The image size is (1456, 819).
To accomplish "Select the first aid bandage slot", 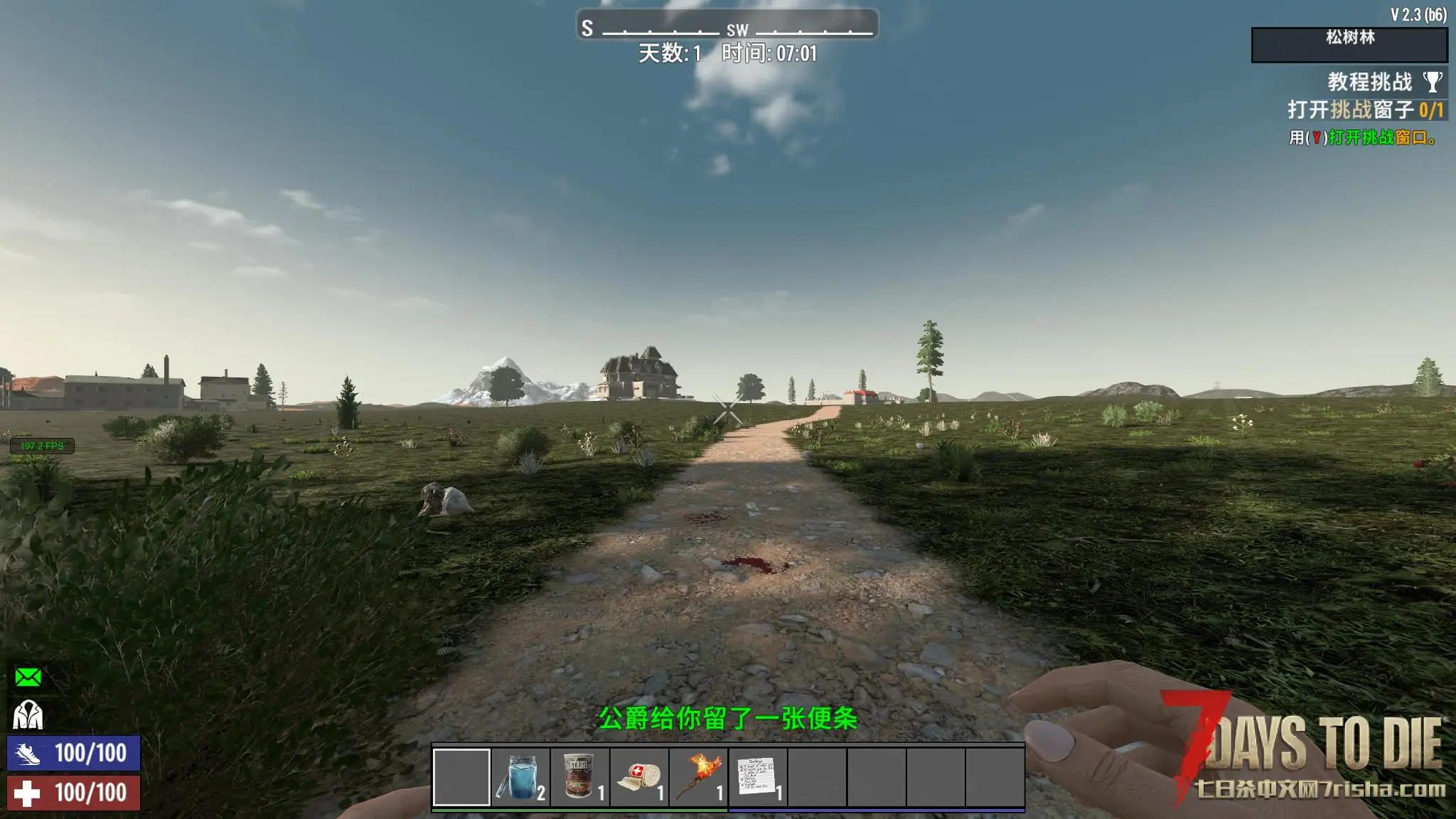I will [x=639, y=777].
